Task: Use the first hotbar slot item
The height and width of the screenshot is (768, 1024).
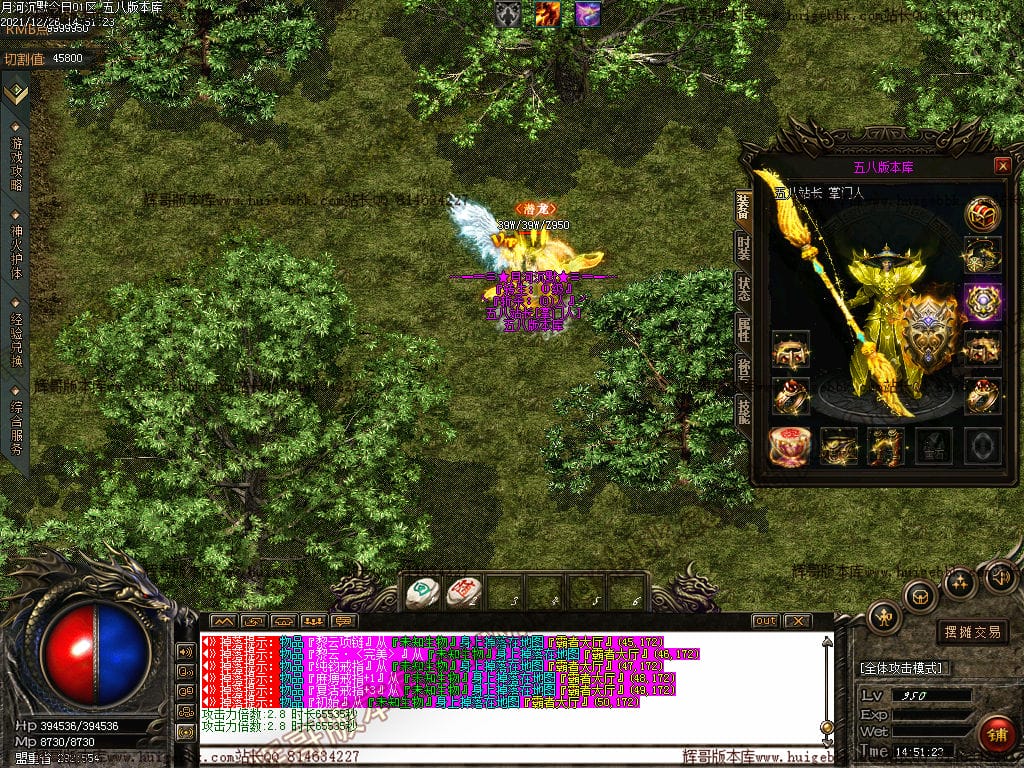Action: point(421,593)
